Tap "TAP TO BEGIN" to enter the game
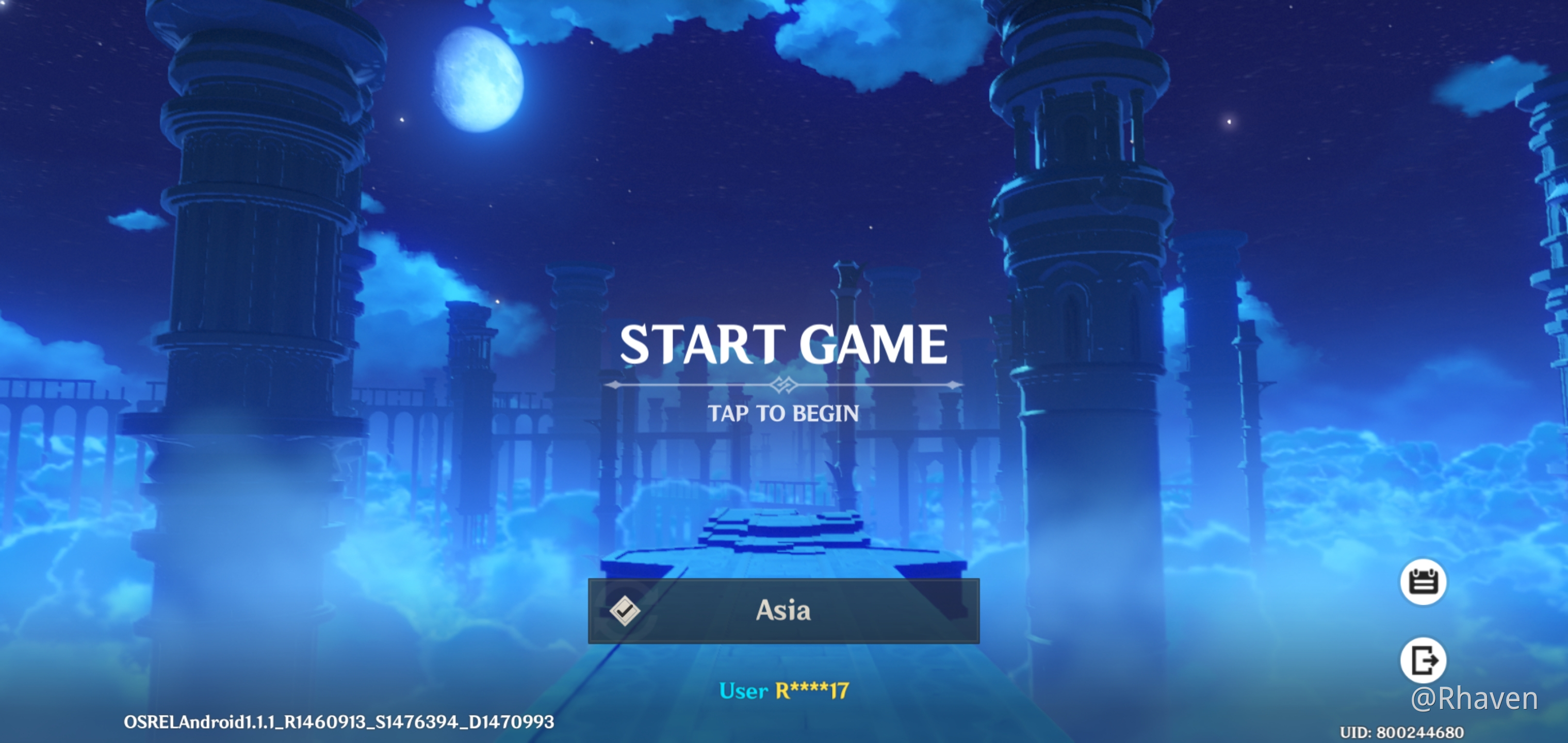Image resolution: width=1568 pixels, height=743 pixels. (784, 413)
